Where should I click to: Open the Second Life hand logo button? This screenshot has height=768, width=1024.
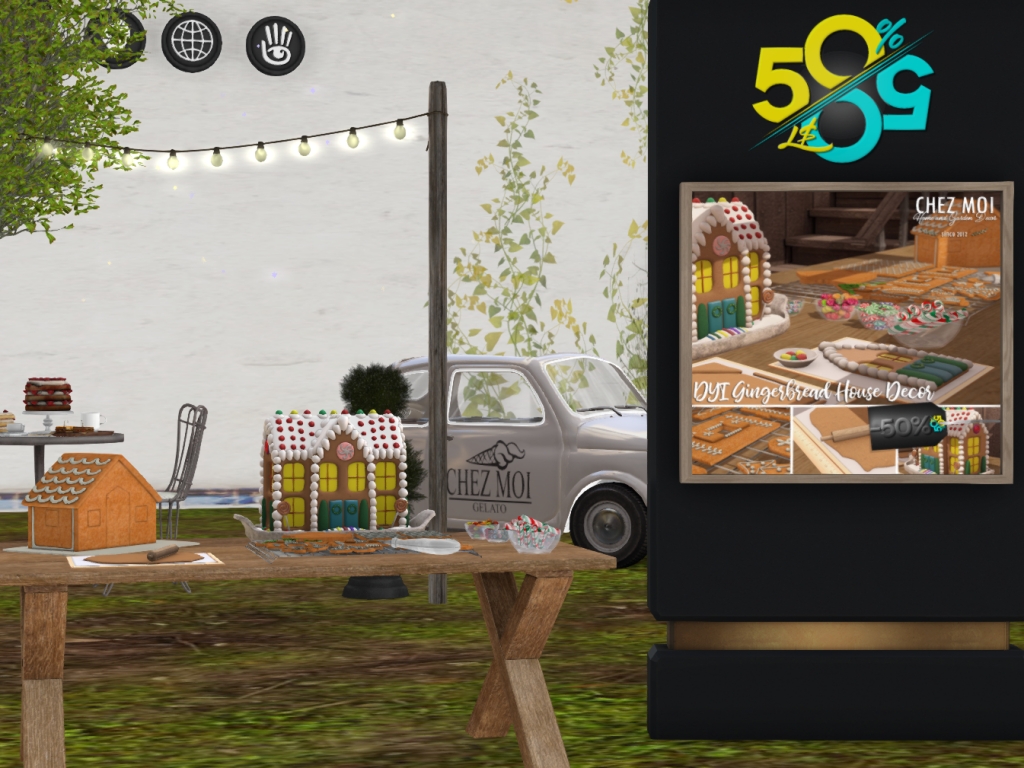[x=275, y=46]
